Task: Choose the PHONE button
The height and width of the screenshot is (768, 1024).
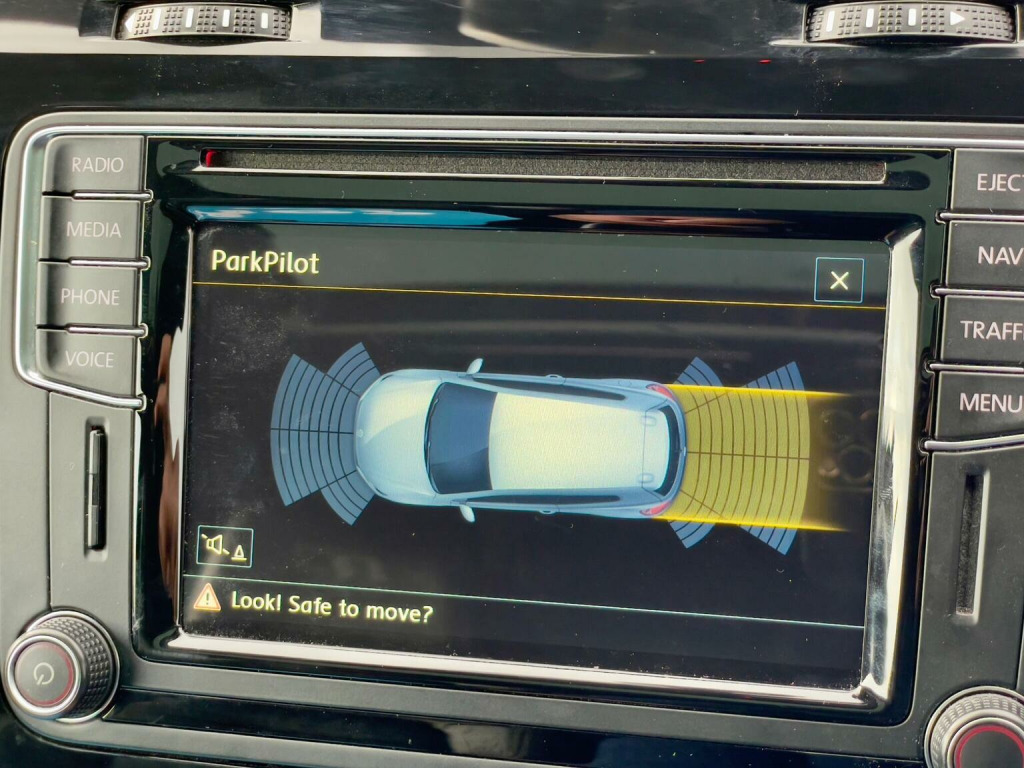Action: pyautogui.click(x=90, y=296)
